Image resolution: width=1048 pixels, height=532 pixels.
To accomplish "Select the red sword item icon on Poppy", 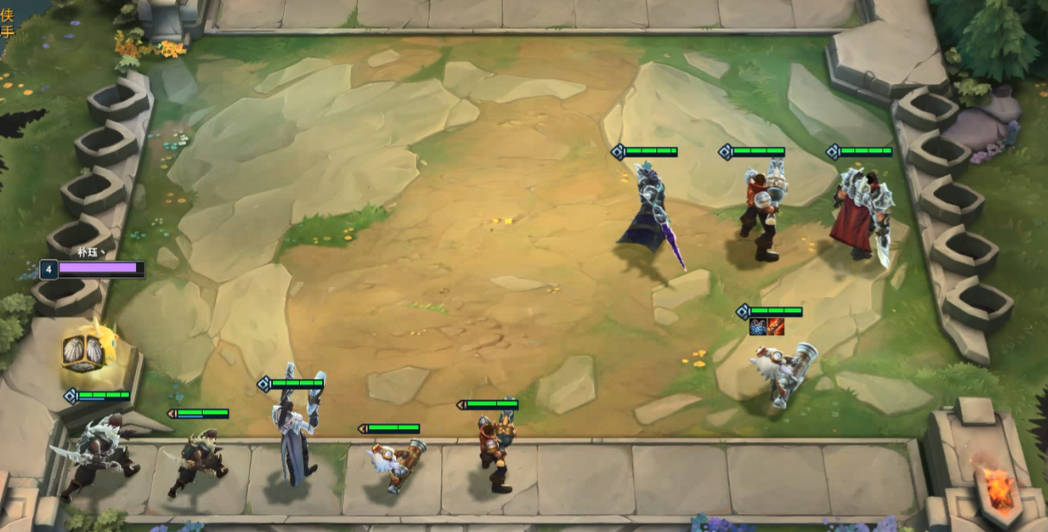I will [776, 327].
